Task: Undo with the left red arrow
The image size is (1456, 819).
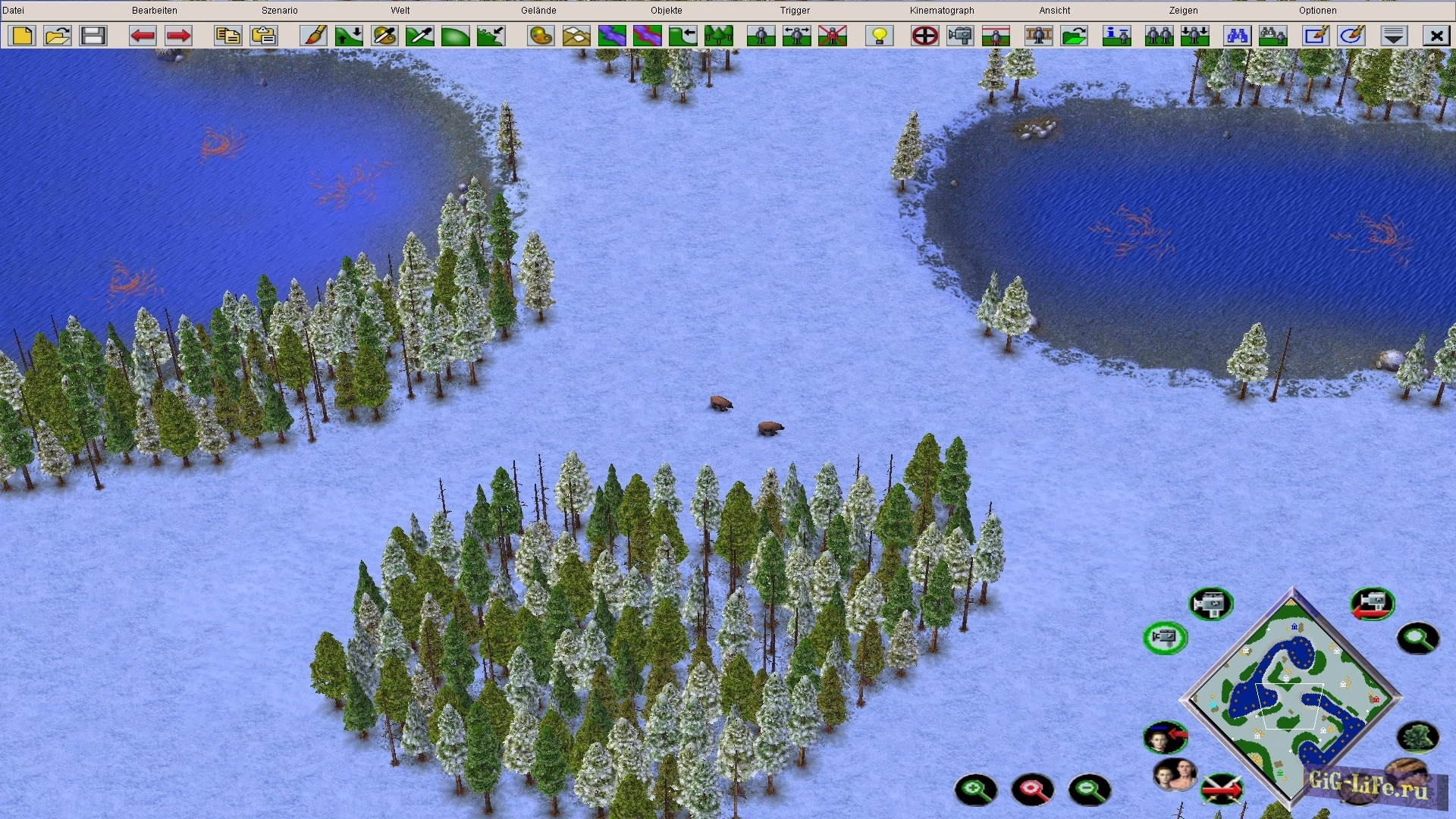Action: pos(143,36)
